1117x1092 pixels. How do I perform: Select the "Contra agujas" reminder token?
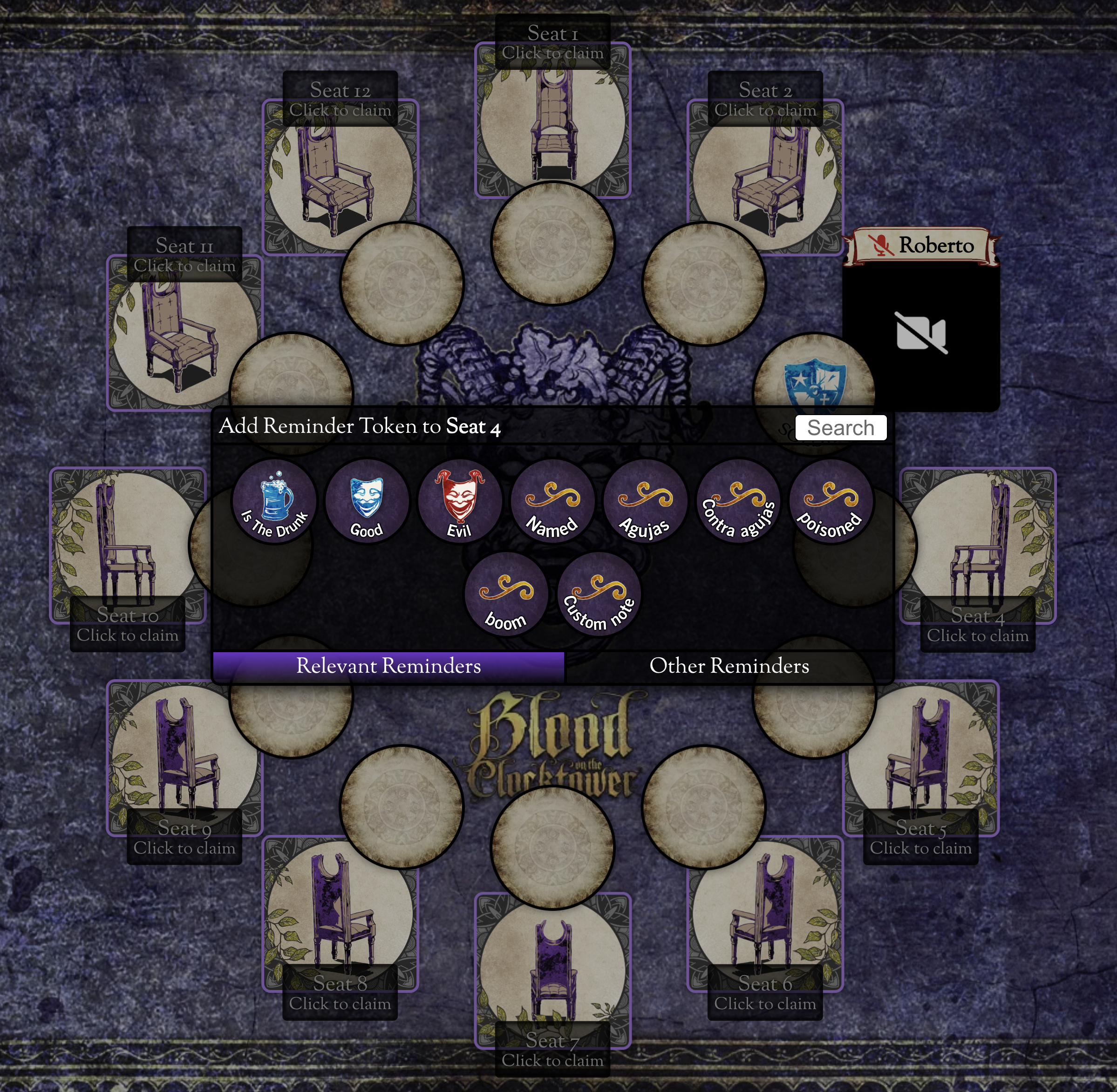point(738,501)
